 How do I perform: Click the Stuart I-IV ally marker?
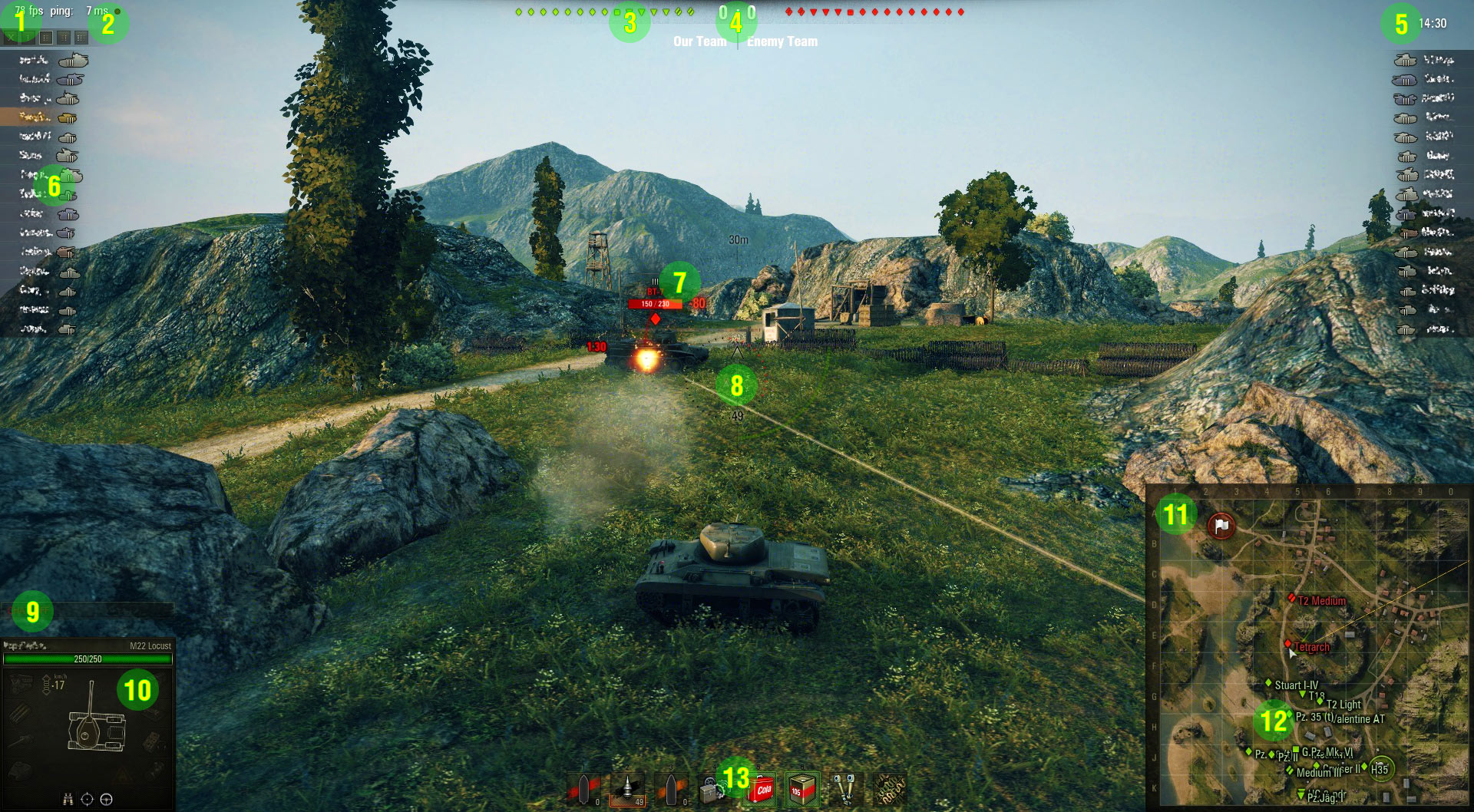coord(1268,683)
